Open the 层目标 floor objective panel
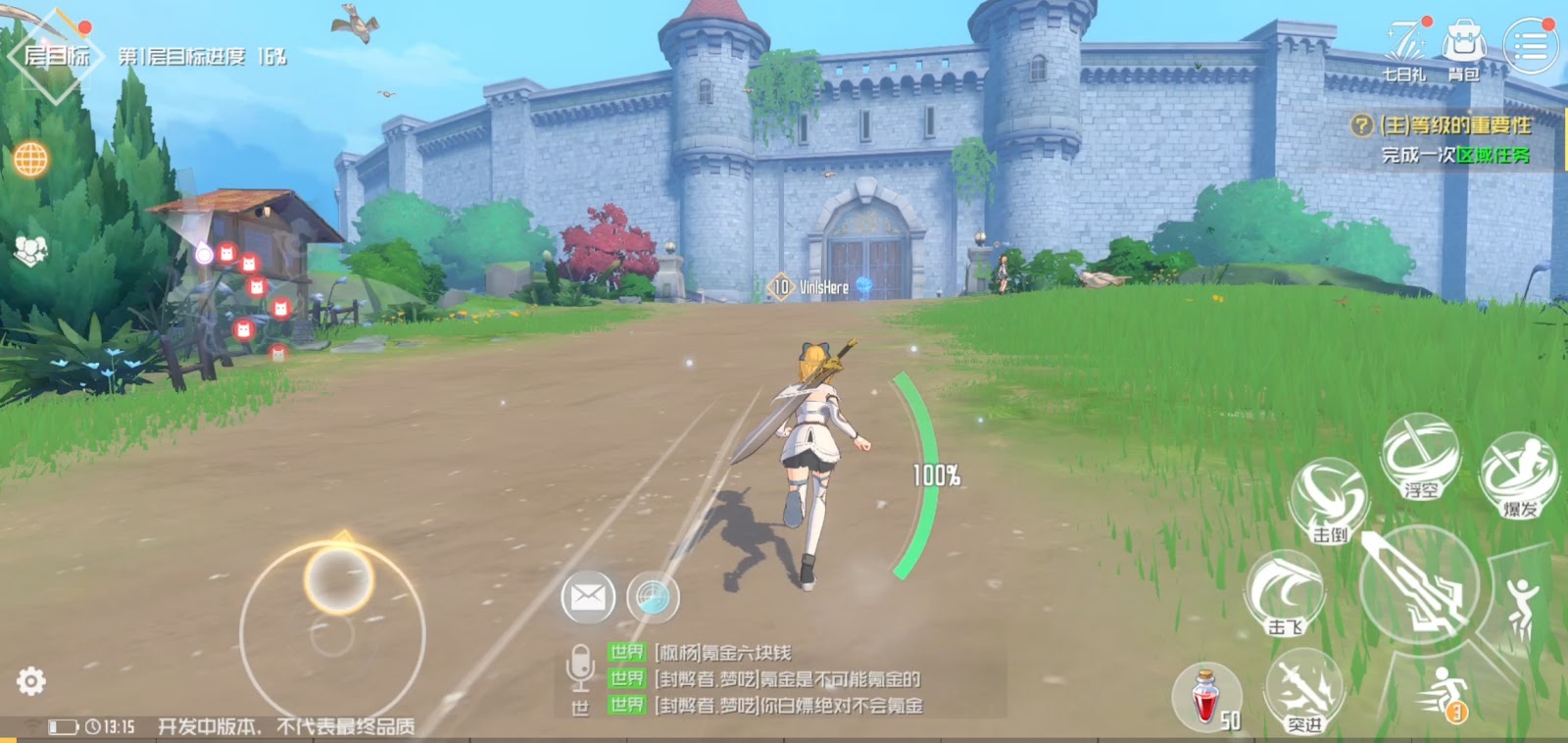1568x743 pixels. tap(56, 55)
